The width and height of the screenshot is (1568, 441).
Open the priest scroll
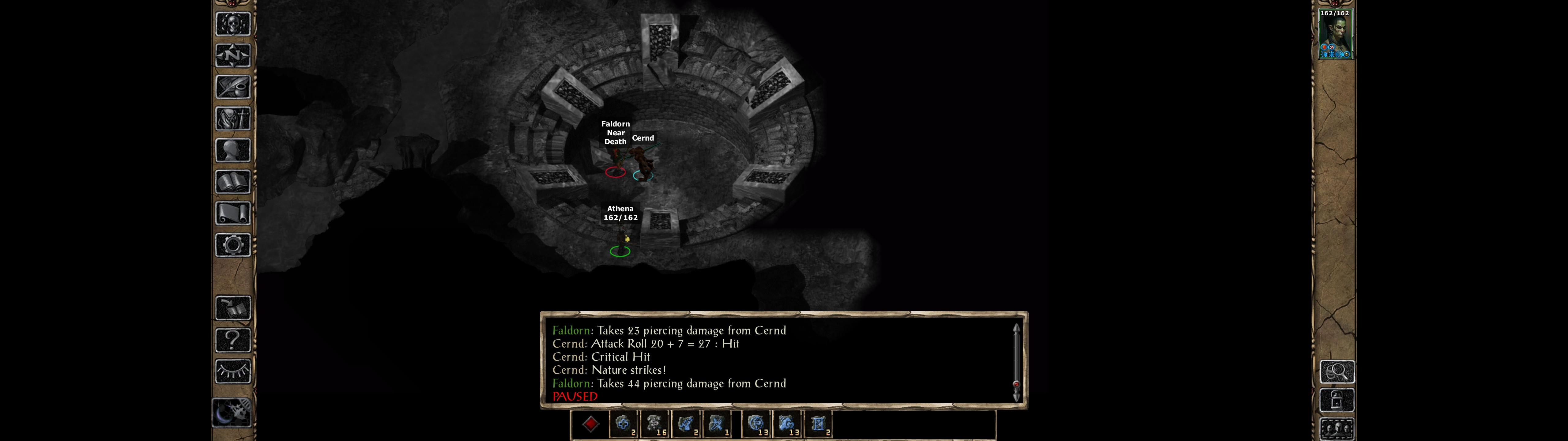pos(232,213)
